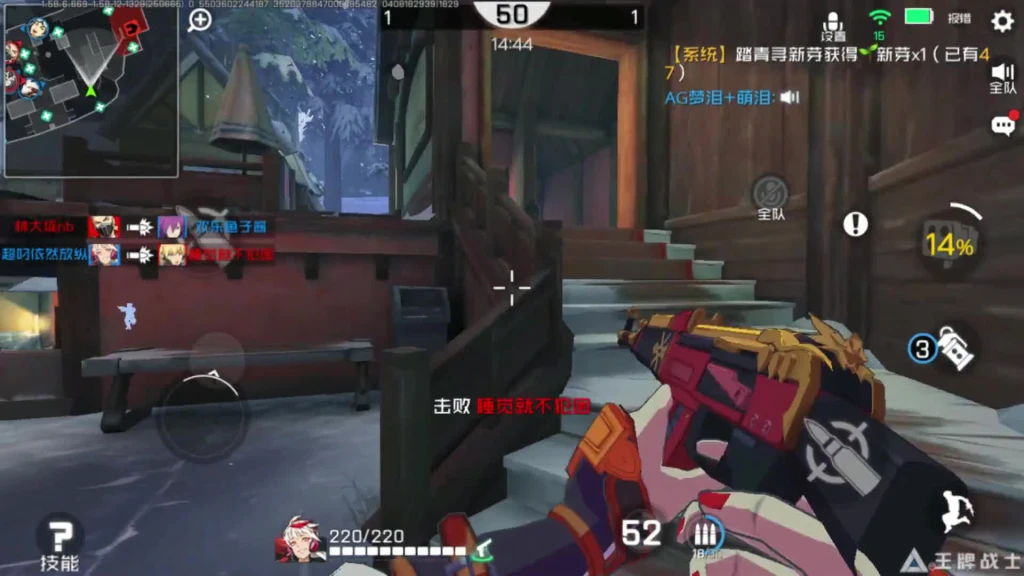The width and height of the screenshot is (1024, 576).
Task: Tap the minimap in the corner
Action: [90, 91]
